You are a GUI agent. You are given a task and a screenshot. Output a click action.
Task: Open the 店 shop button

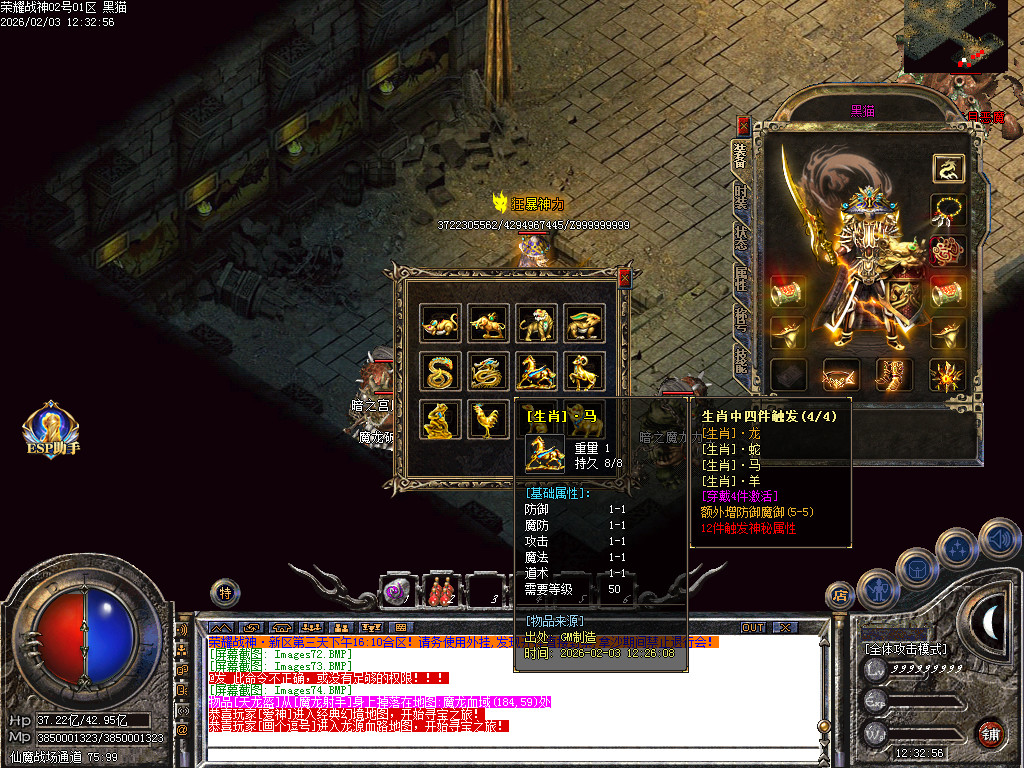pyautogui.click(x=839, y=595)
